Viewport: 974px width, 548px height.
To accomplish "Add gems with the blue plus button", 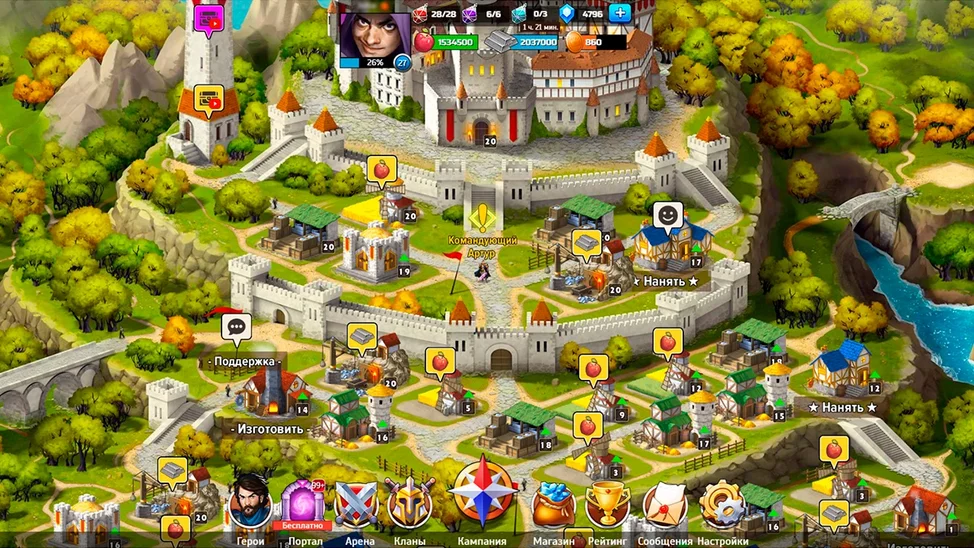I will (x=620, y=13).
